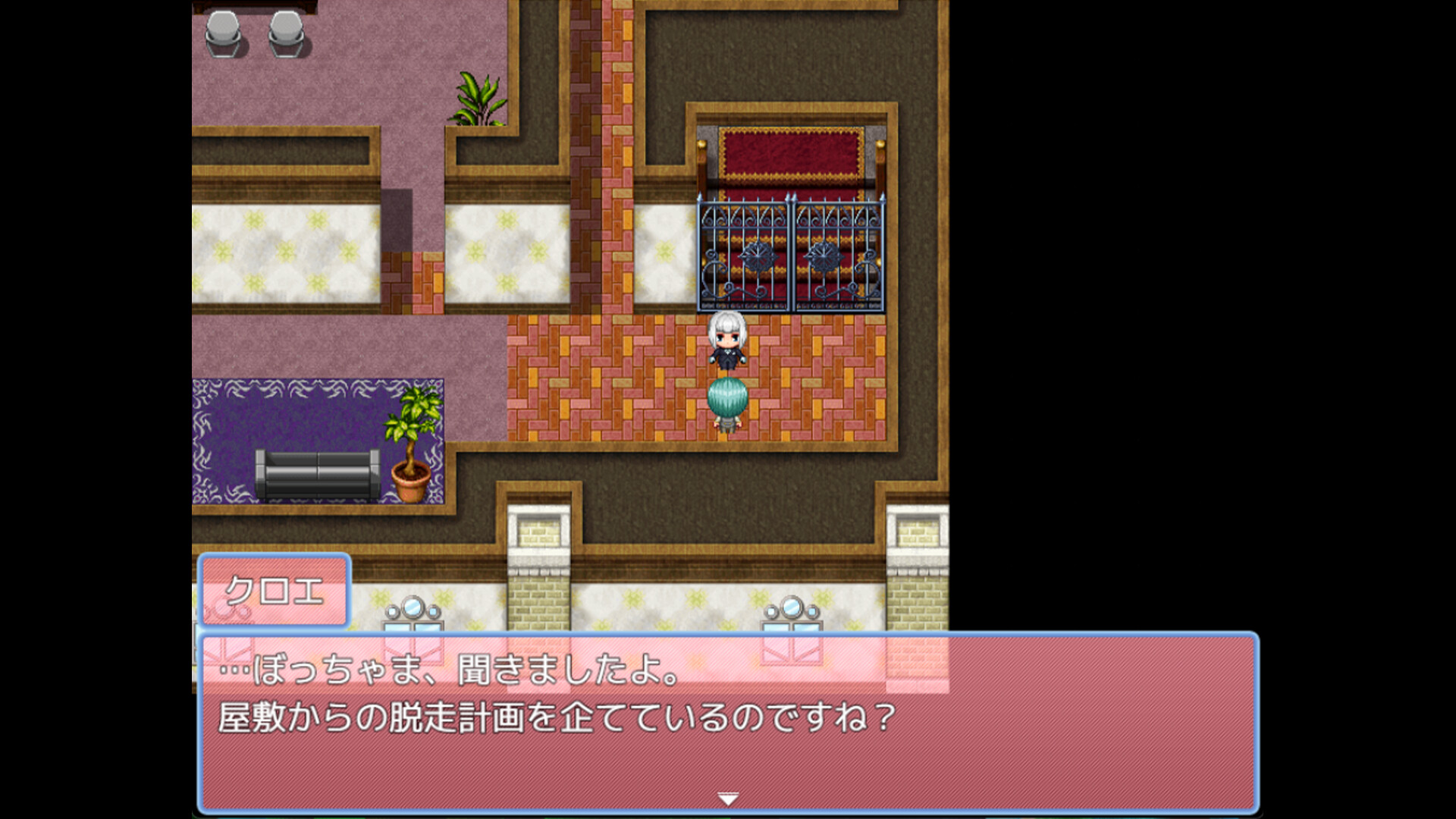
Task: Click the gray sofa in the purple room
Action: point(318,474)
